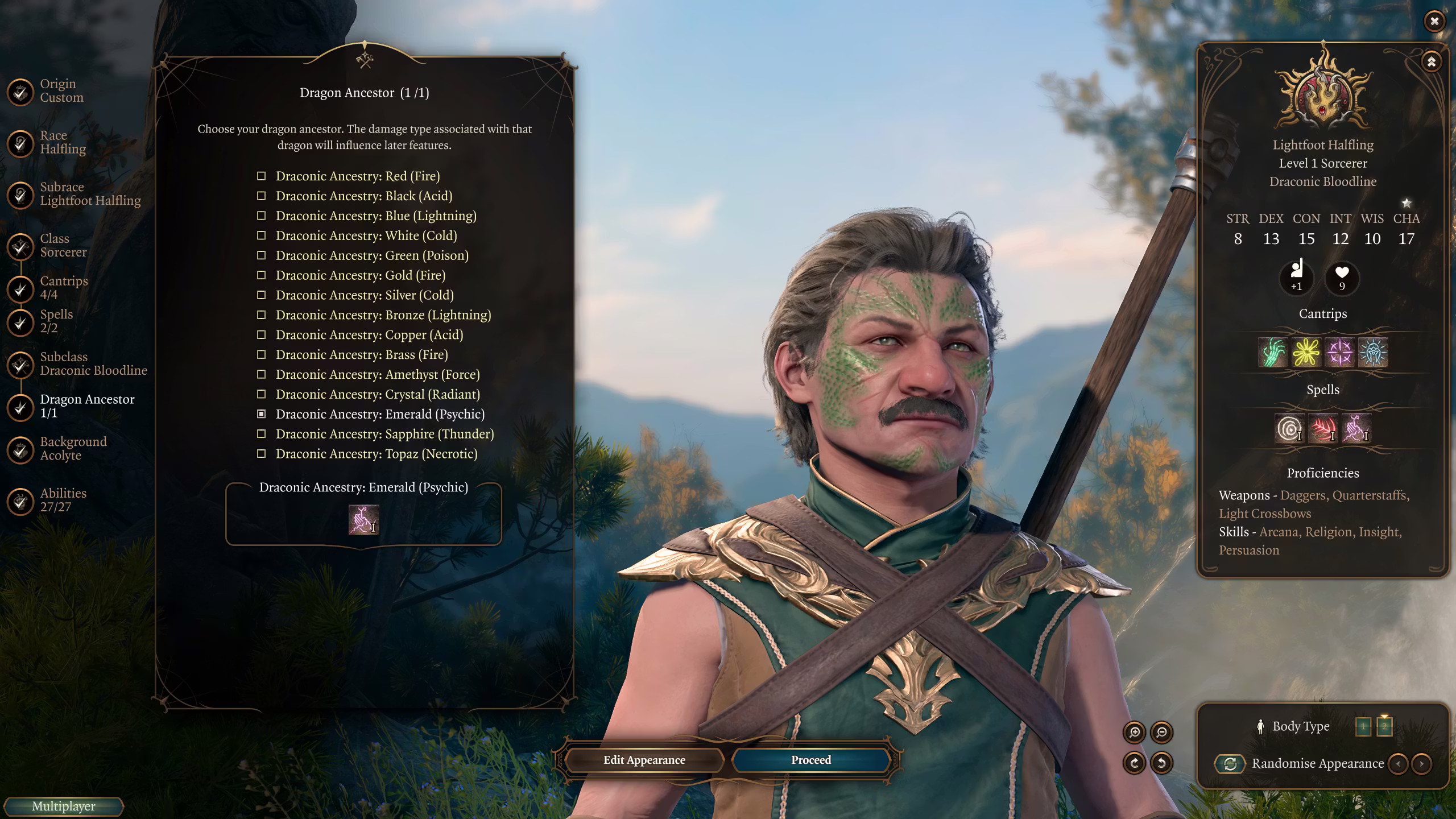The height and width of the screenshot is (819, 1456).
Task: Choose Draconic Ancestry: Amethyst (Force)
Action: (377, 374)
